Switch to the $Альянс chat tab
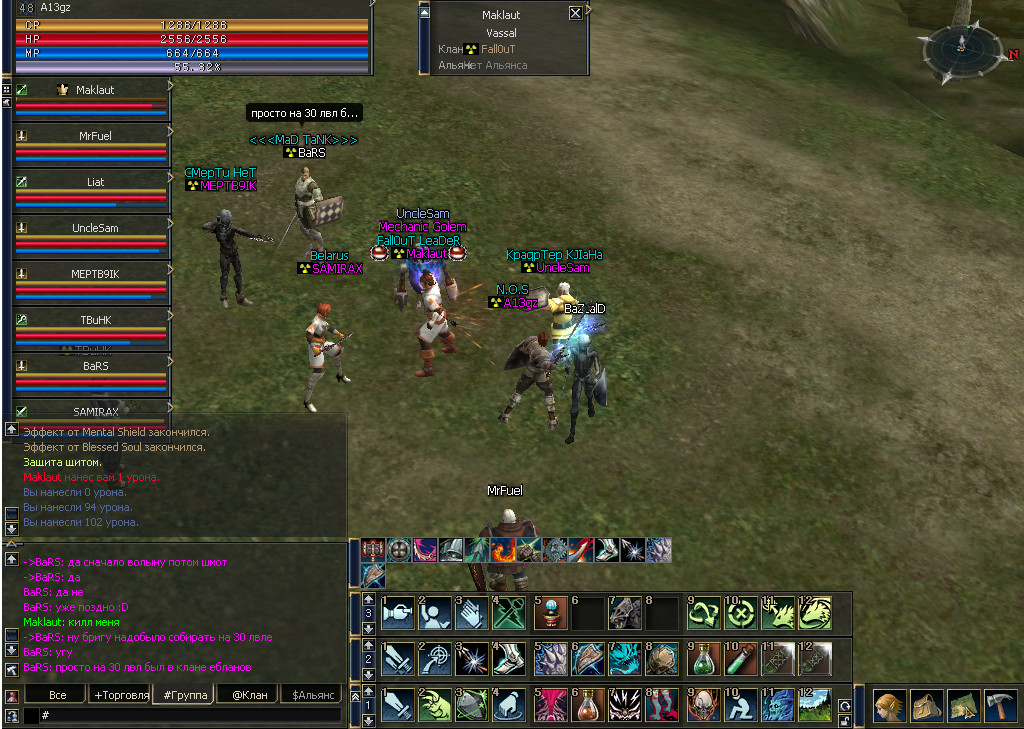1024x729 pixels. [309, 694]
